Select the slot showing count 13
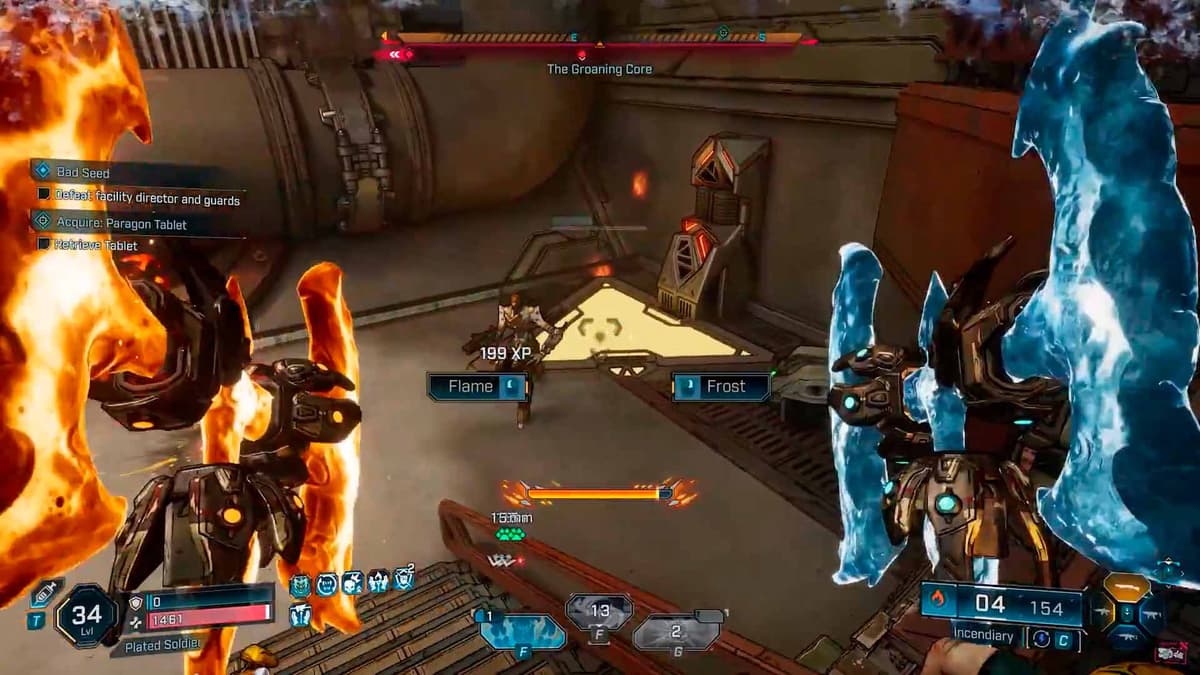 599,611
